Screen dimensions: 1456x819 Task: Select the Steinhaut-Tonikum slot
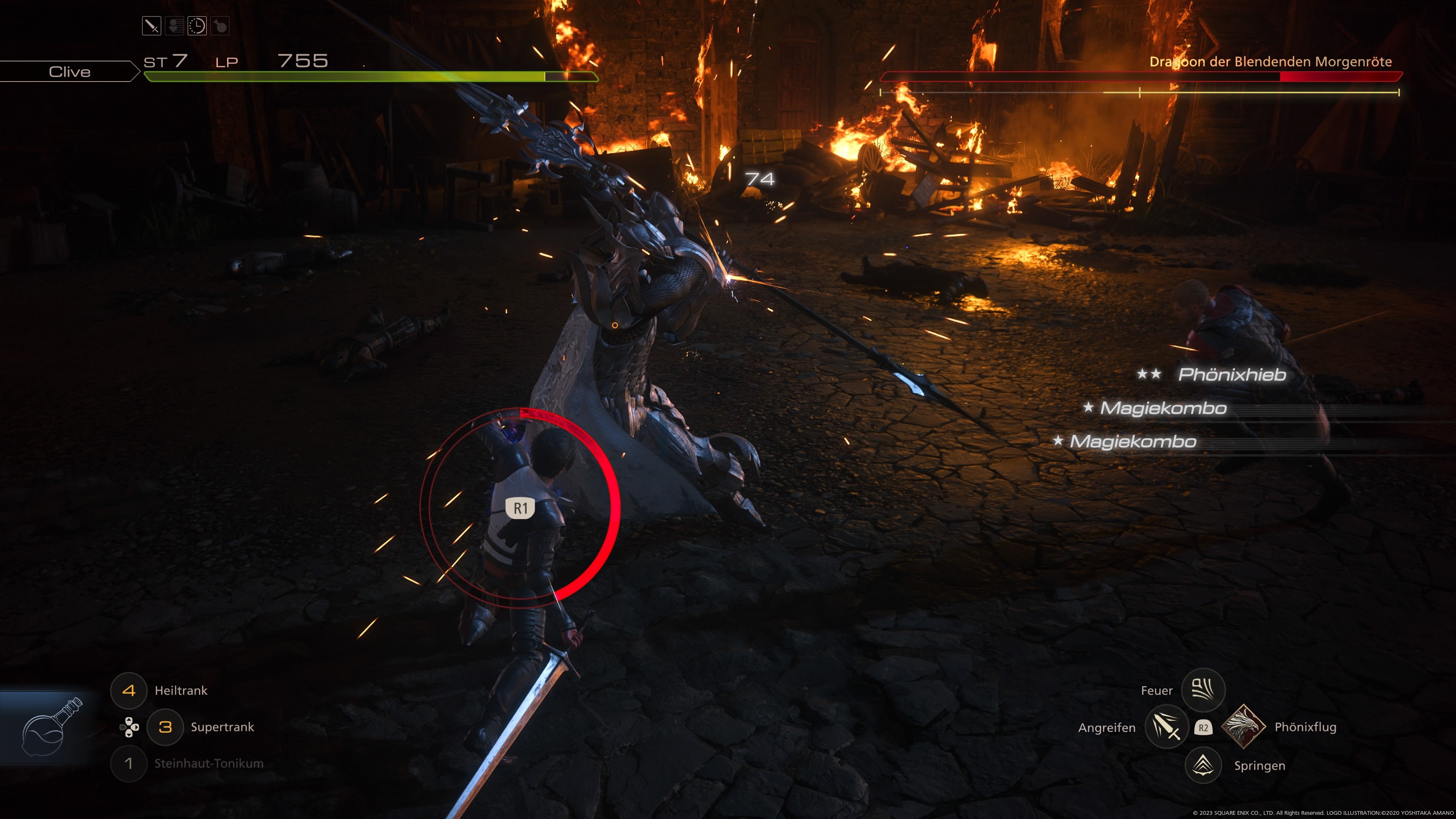(x=129, y=764)
